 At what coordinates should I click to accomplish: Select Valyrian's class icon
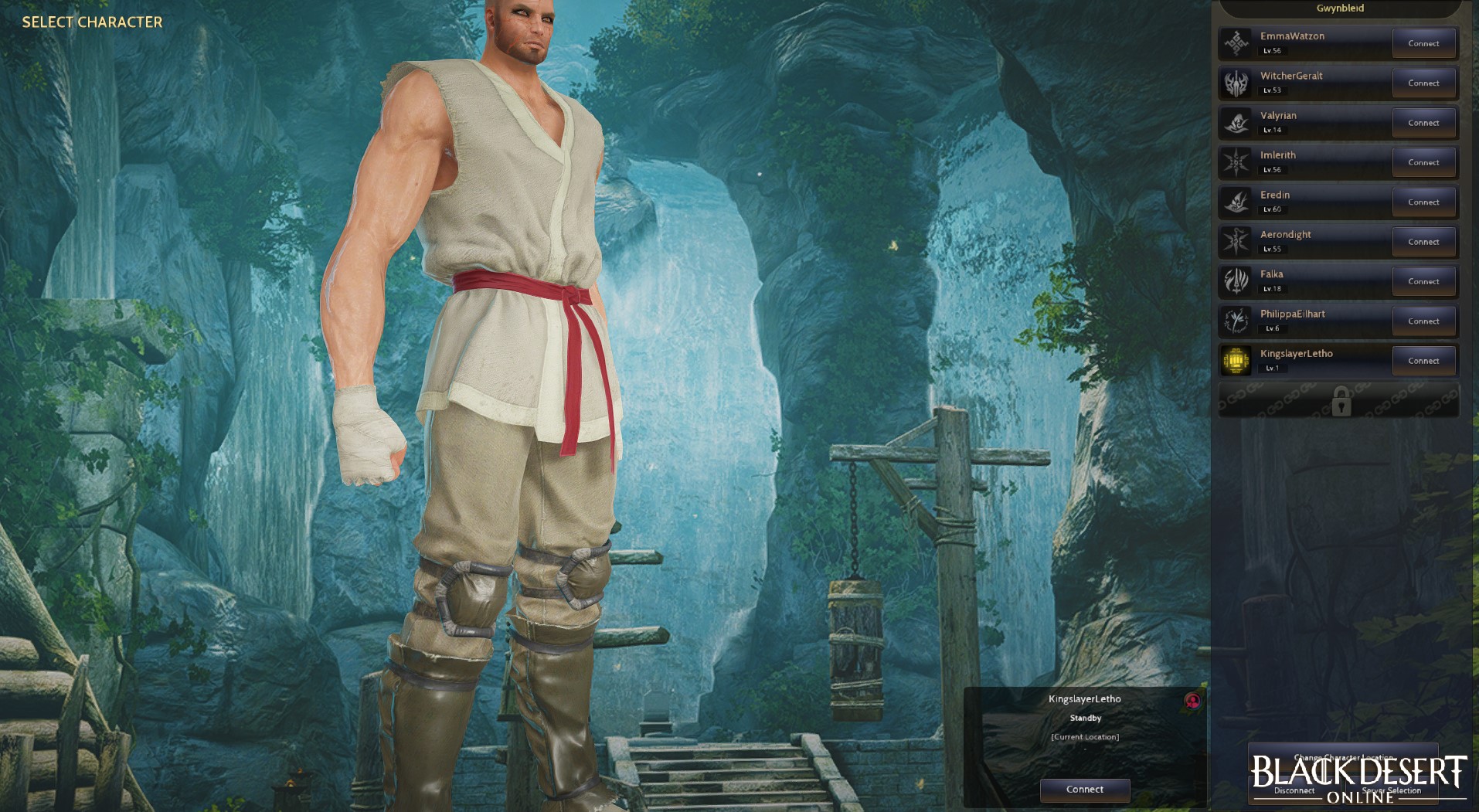click(x=1237, y=121)
